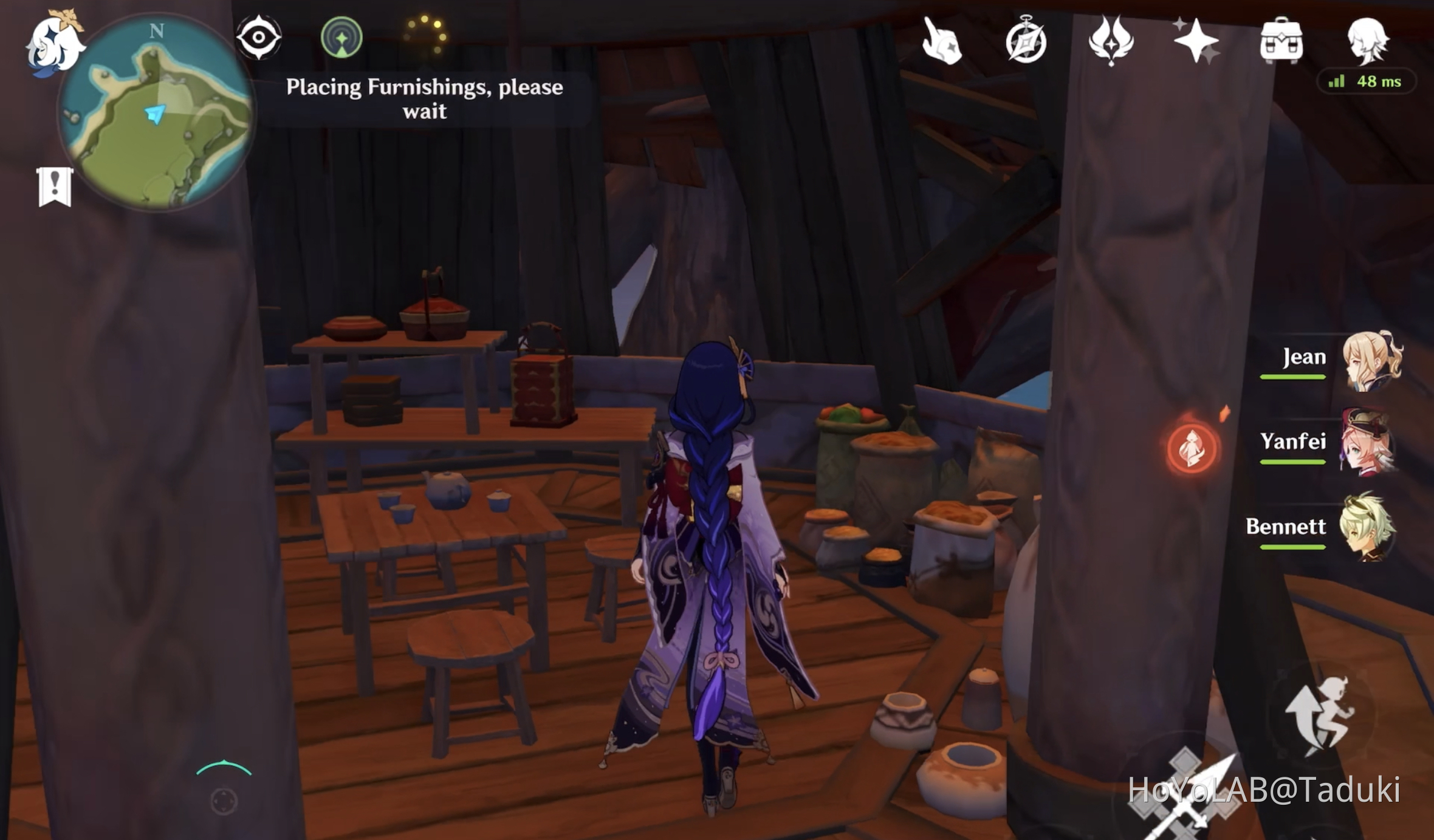Open the inventory backpack
This screenshot has height=840, width=1434.
[1282, 41]
